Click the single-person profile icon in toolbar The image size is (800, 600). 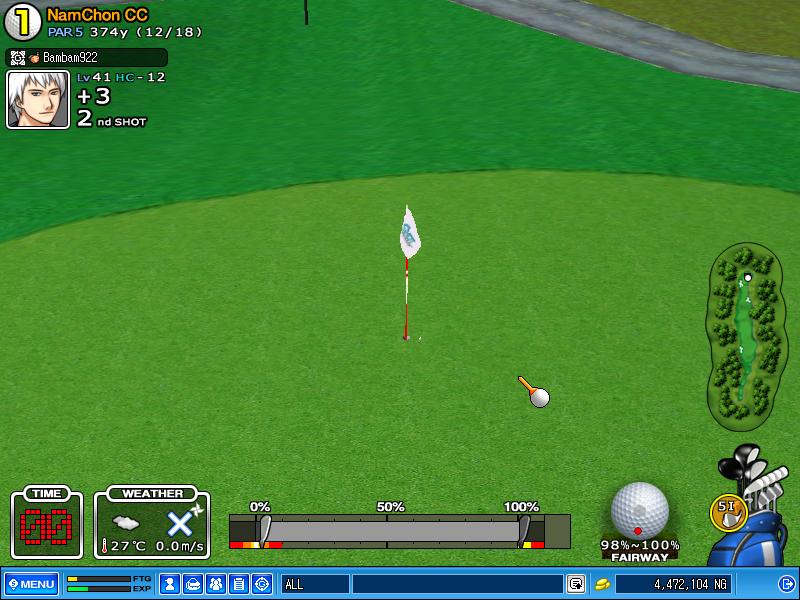[x=170, y=584]
